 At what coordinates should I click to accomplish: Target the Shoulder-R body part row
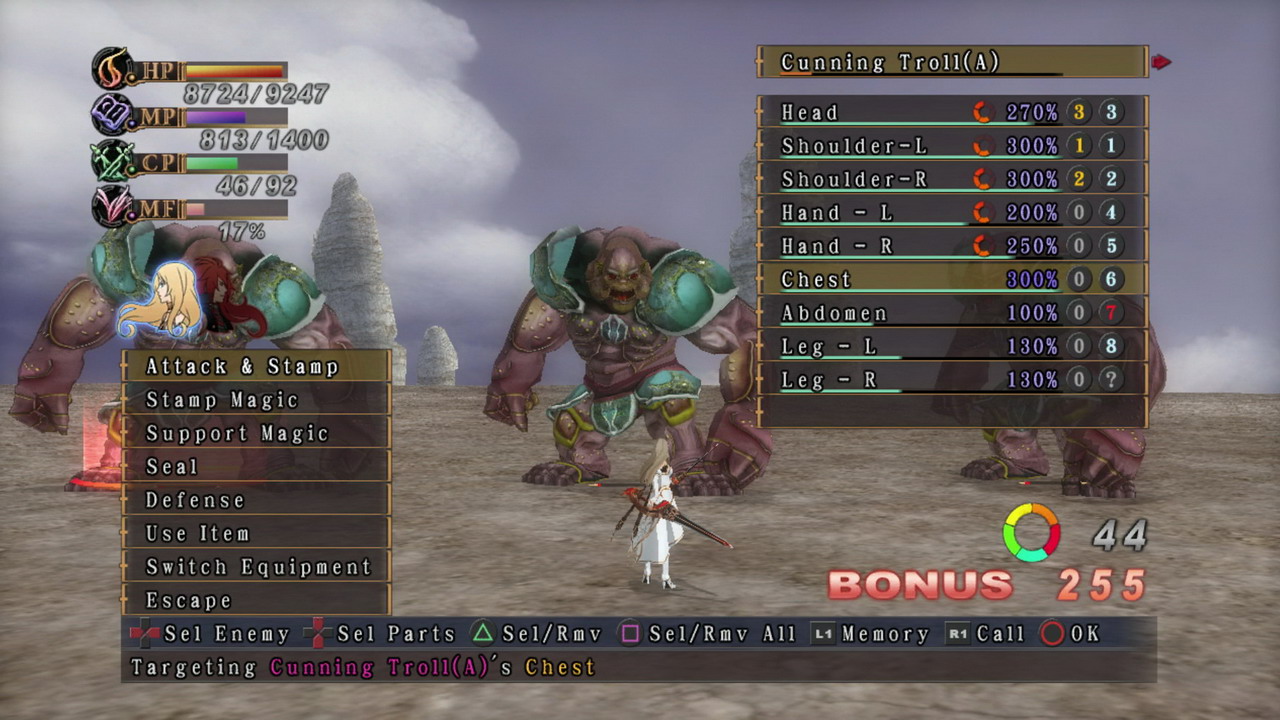(x=951, y=179)
